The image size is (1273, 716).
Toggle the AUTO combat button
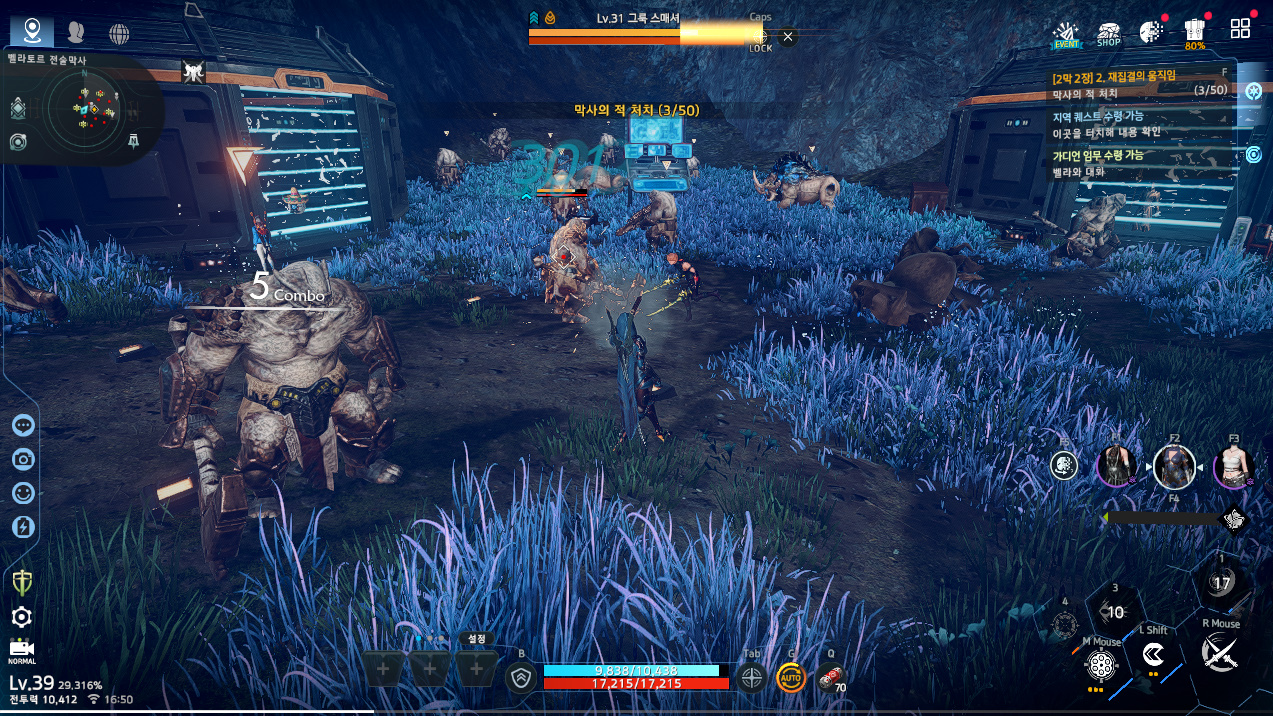790,678
